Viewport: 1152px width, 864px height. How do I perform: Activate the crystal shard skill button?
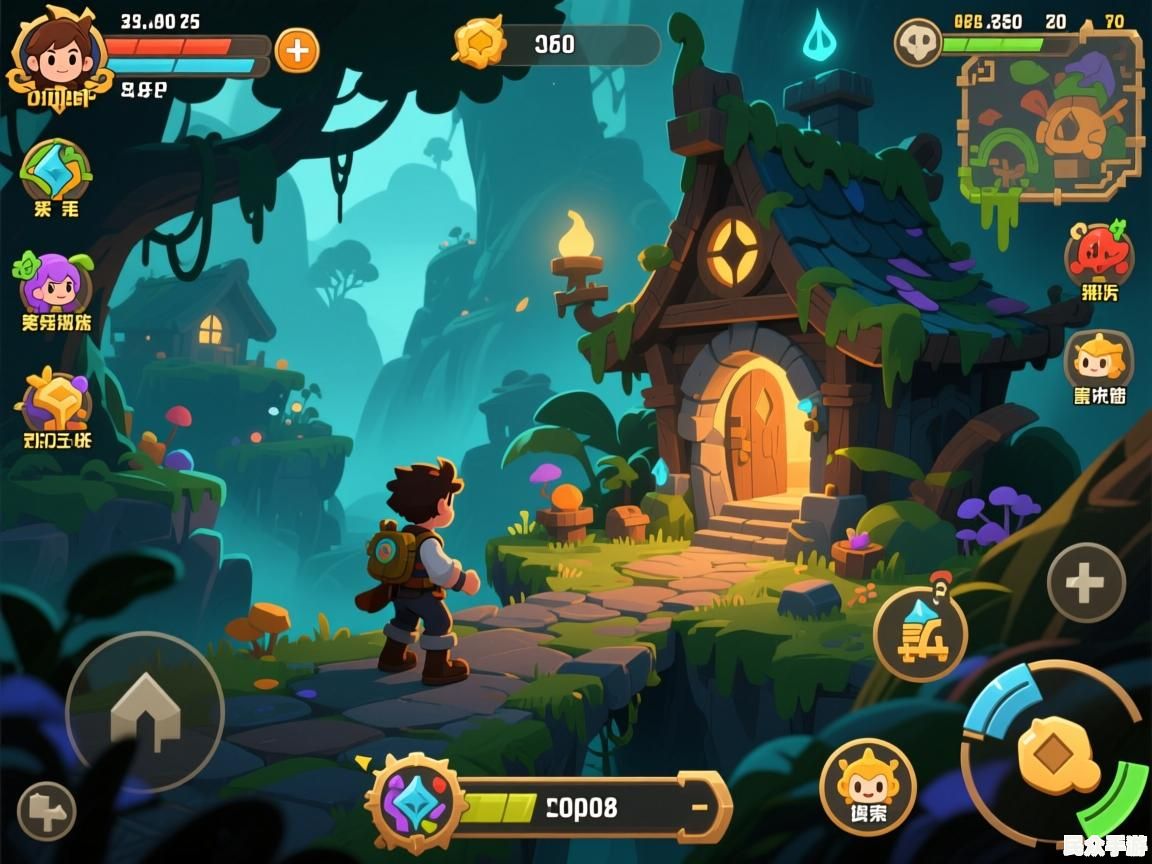point(920,634)
